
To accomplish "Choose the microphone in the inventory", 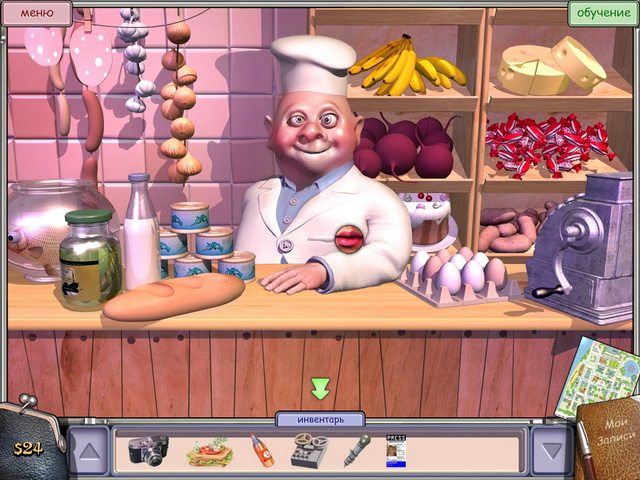I will click(357, 450).
